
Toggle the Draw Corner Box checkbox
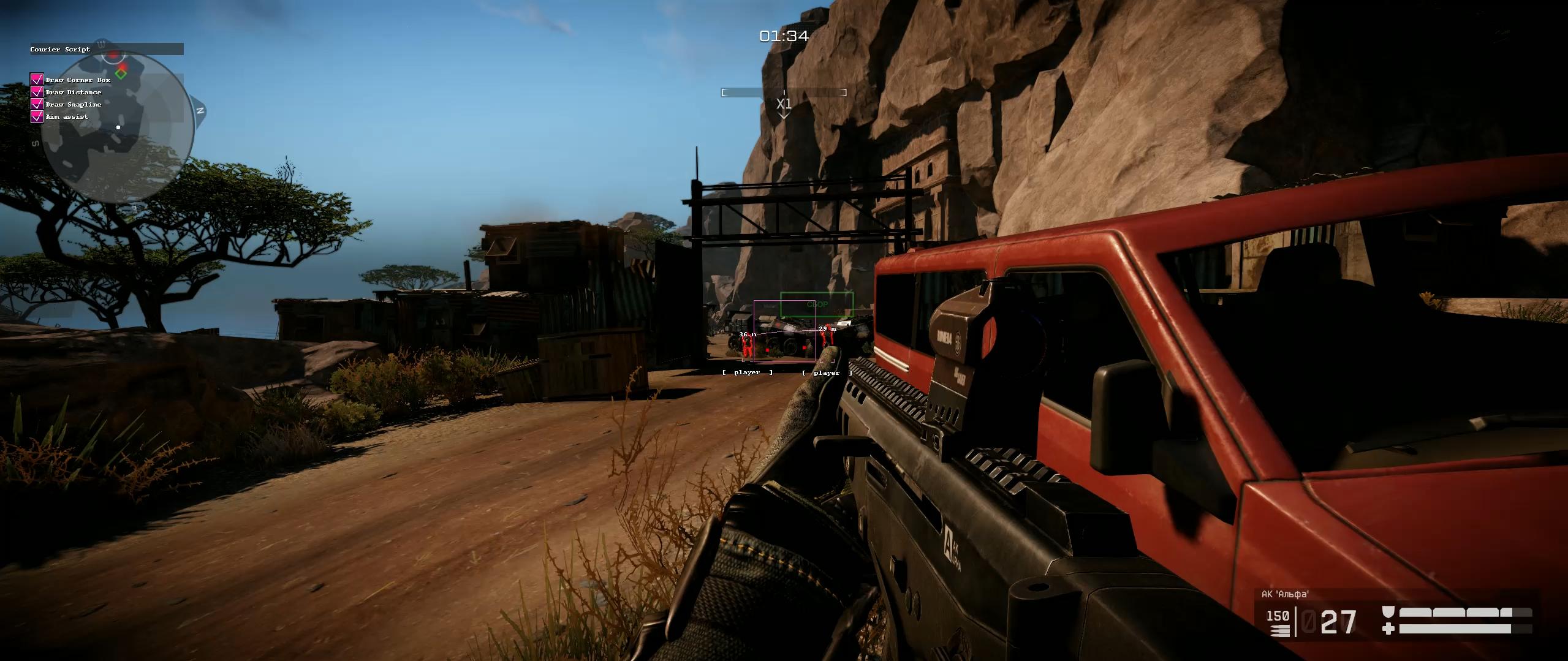37,80
